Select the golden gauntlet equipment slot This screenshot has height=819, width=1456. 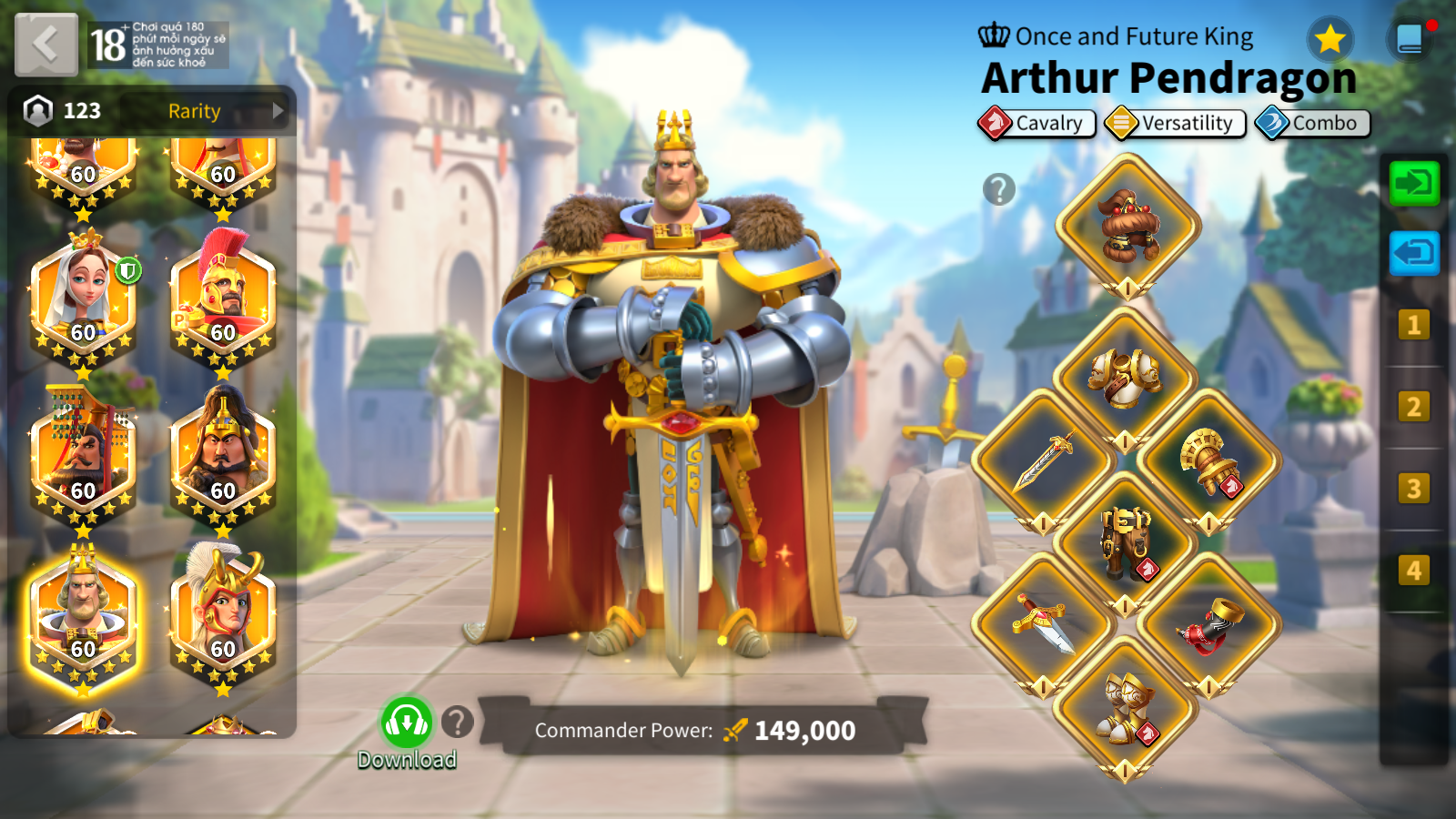(1208, 460)
